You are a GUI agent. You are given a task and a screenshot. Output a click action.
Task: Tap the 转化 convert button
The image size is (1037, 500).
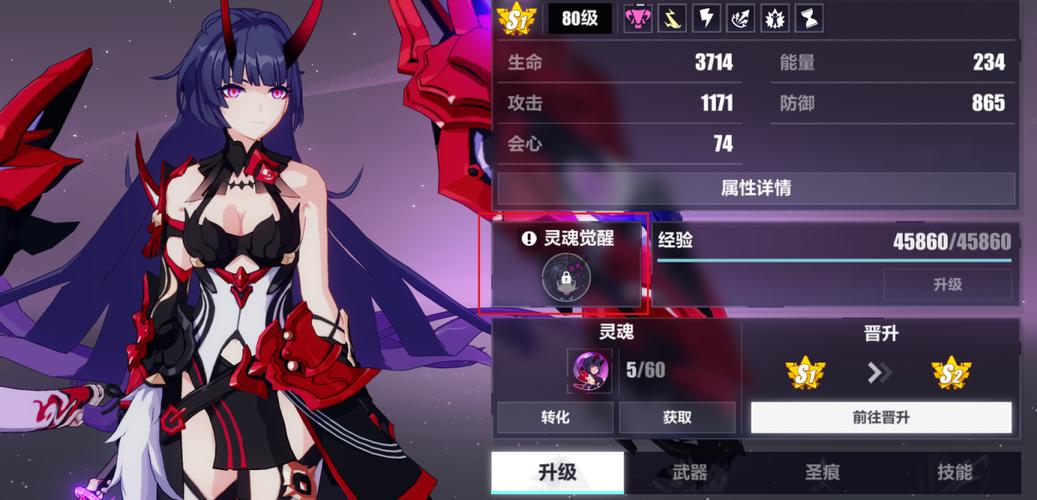(554, 417)
